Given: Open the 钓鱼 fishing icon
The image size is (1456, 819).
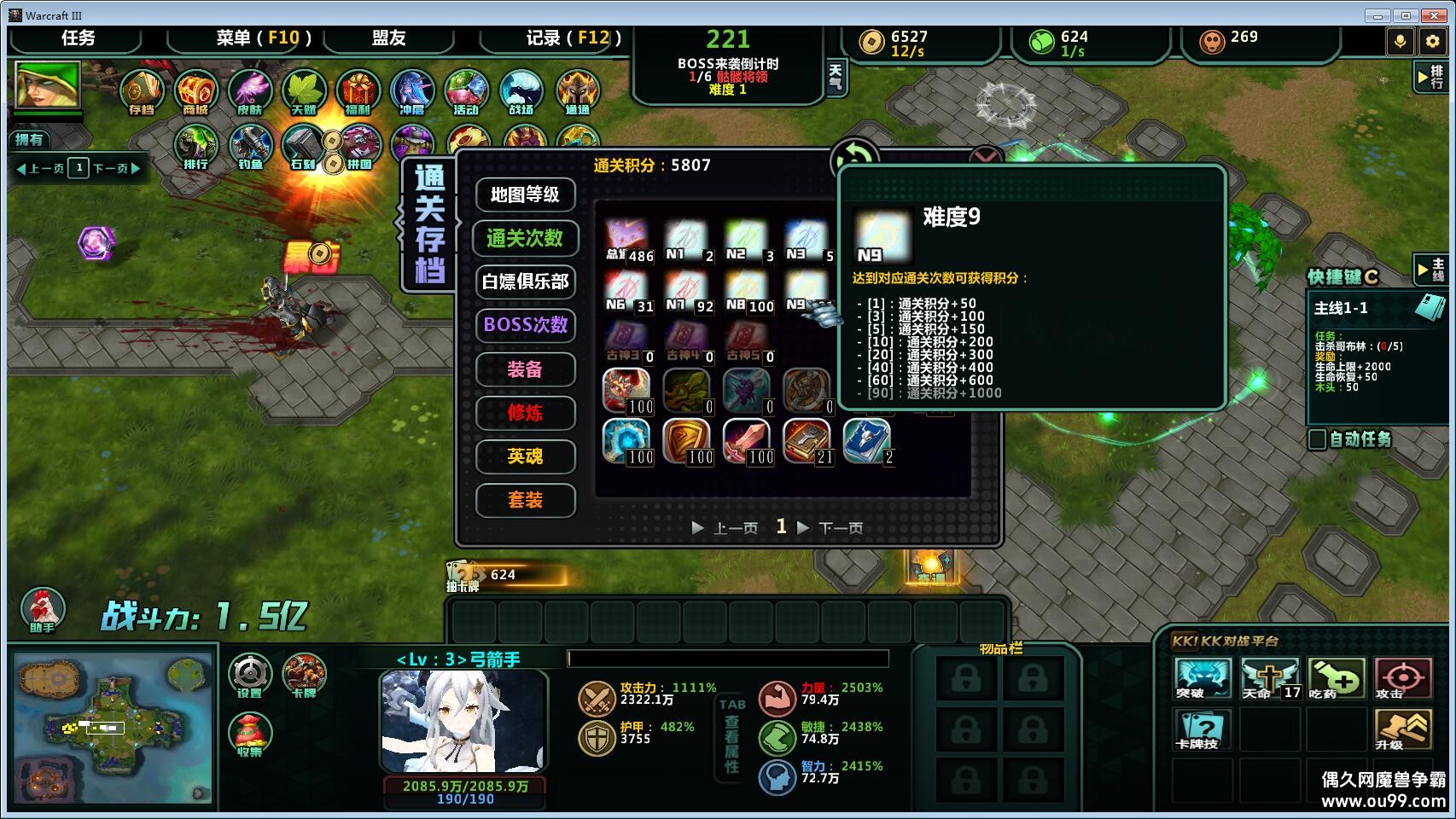Looking at the screenshot, I should click(x=250, y=147).
